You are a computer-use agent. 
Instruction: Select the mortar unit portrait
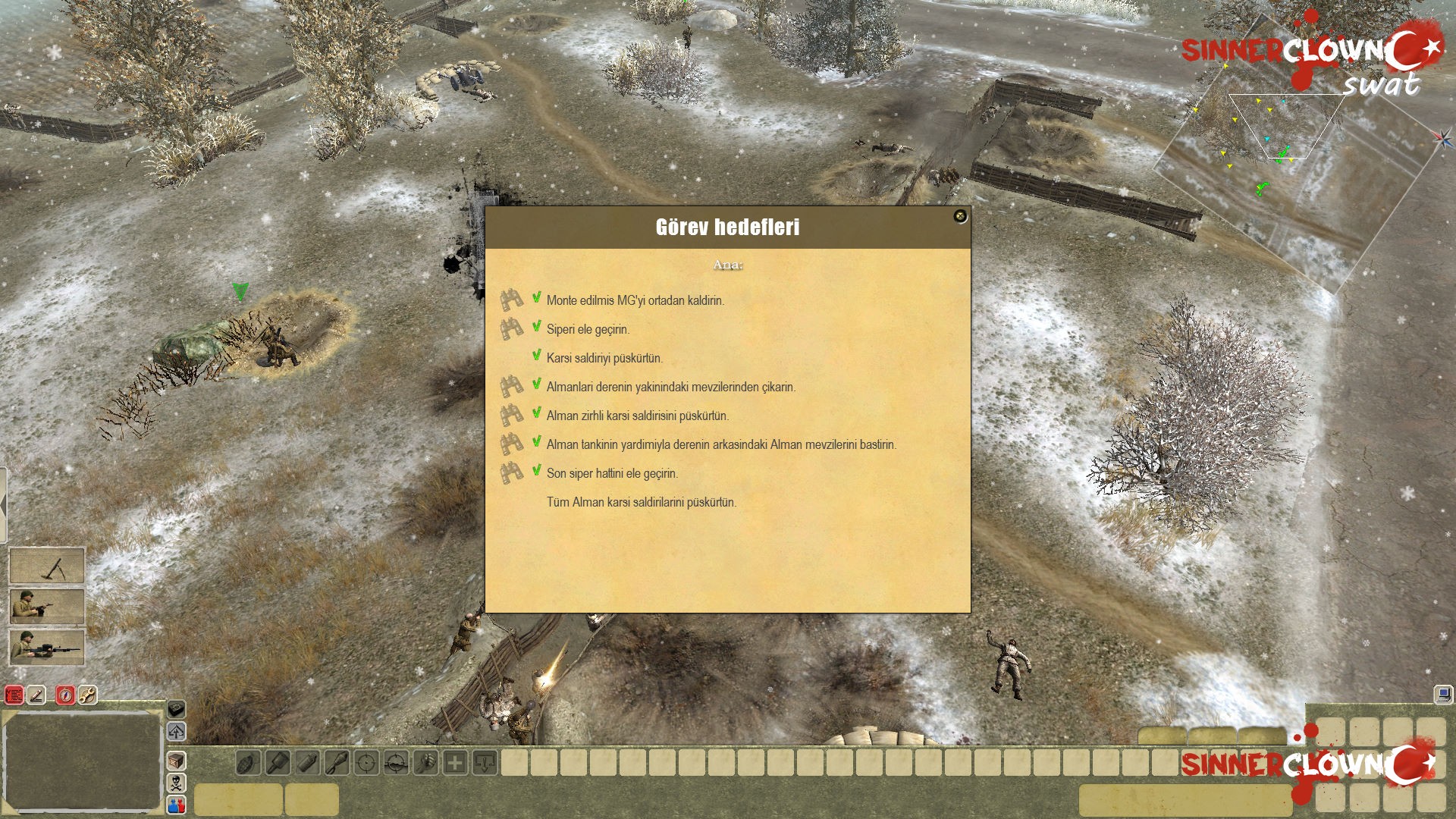pos(46,566)
